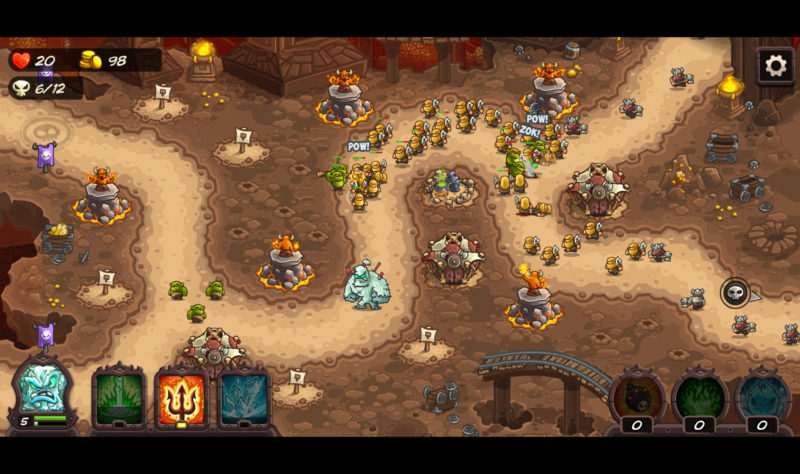Open the settings gear menu

(775, 66)
